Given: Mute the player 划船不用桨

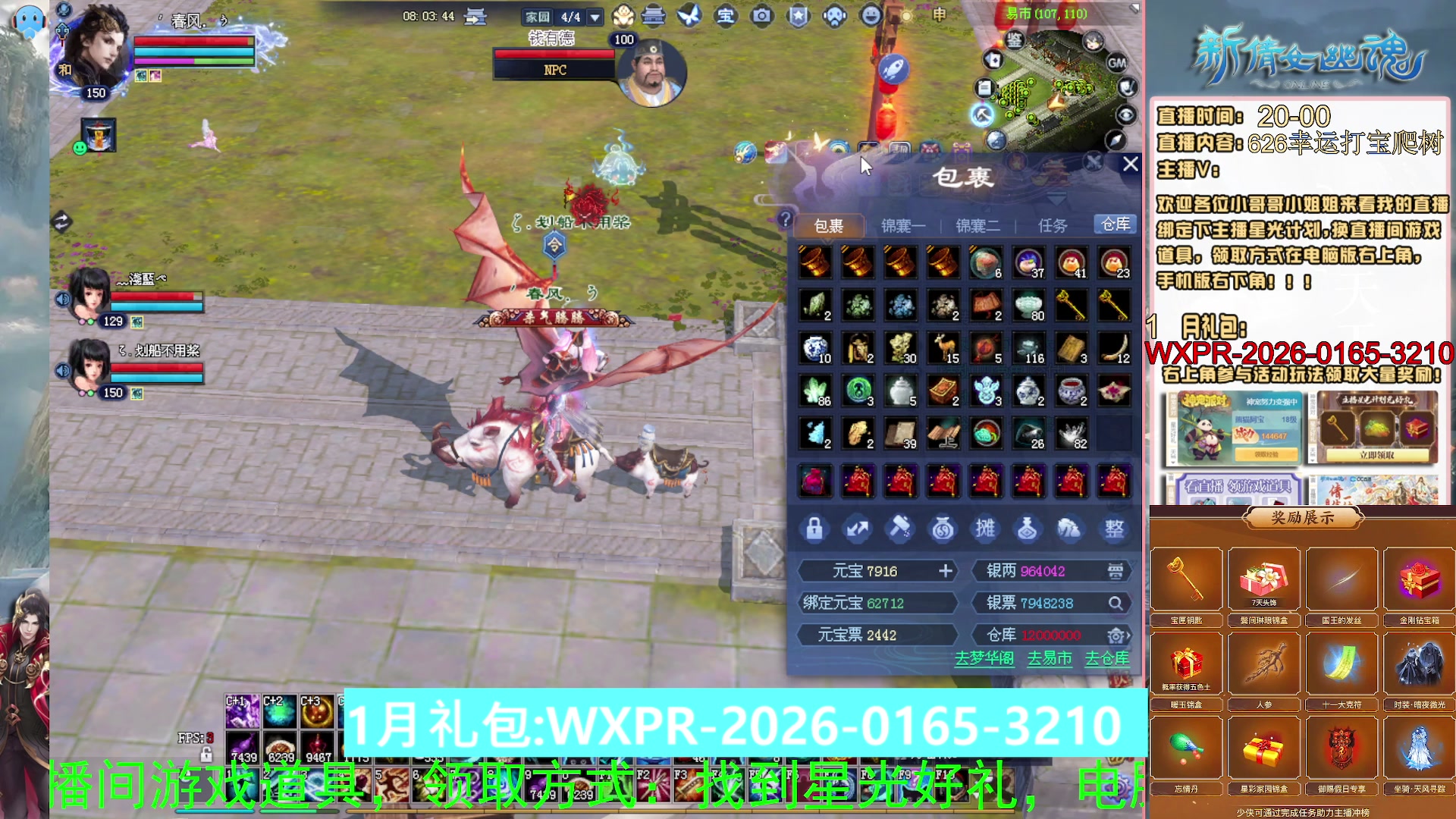Looking at the screenshot, I should click(x=64, y=369).
